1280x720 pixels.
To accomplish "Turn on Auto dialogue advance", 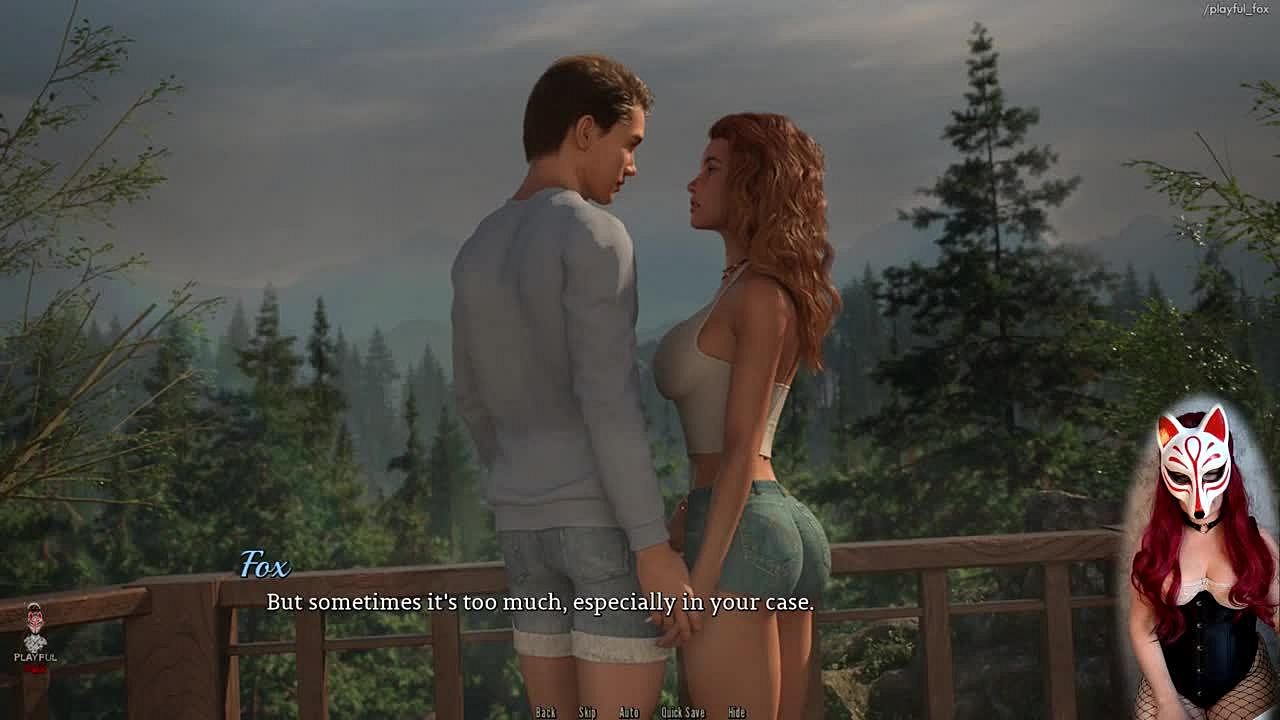I will coord(629,712).
